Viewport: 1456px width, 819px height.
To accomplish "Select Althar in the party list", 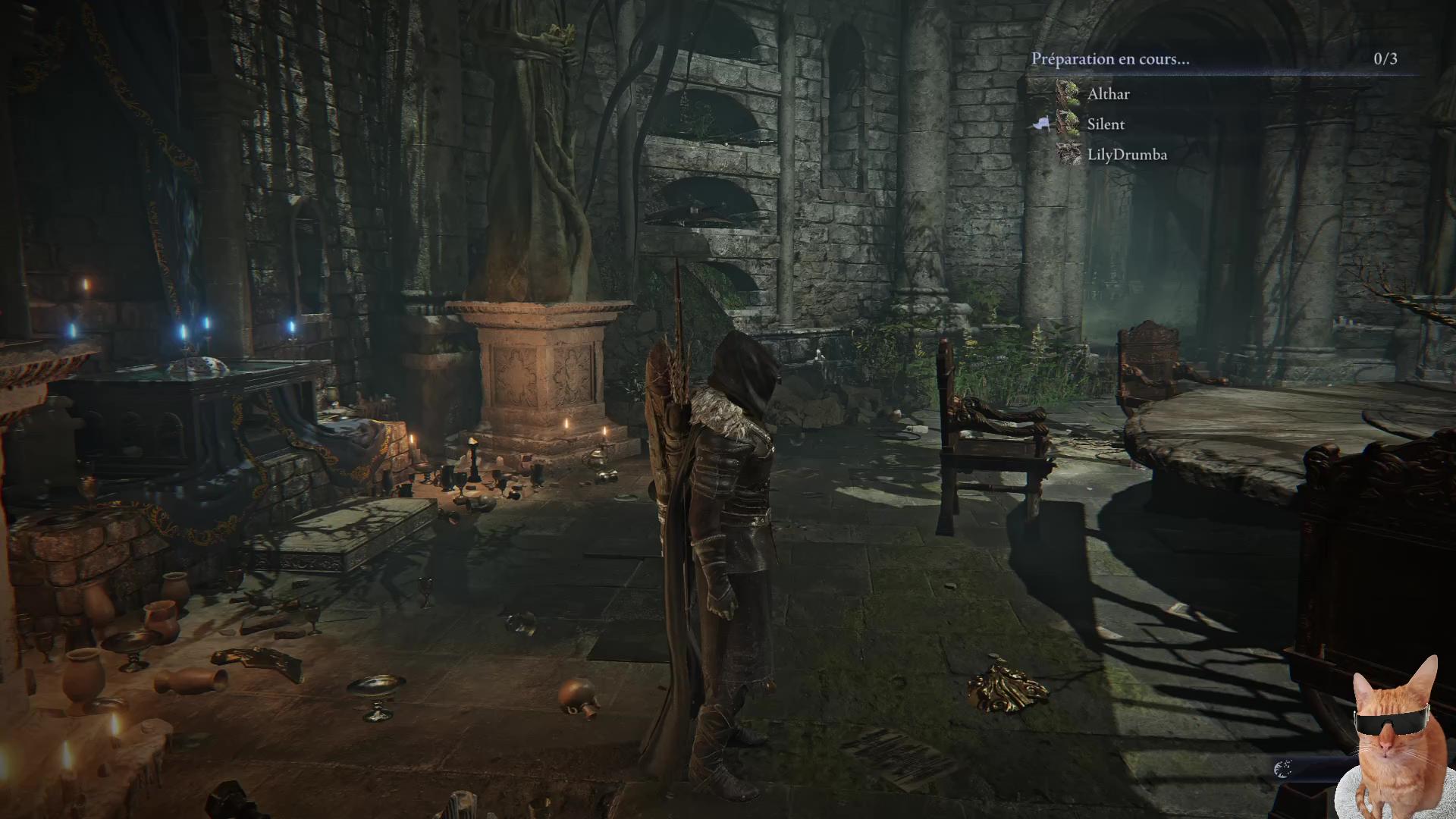I will [1108, 94].
